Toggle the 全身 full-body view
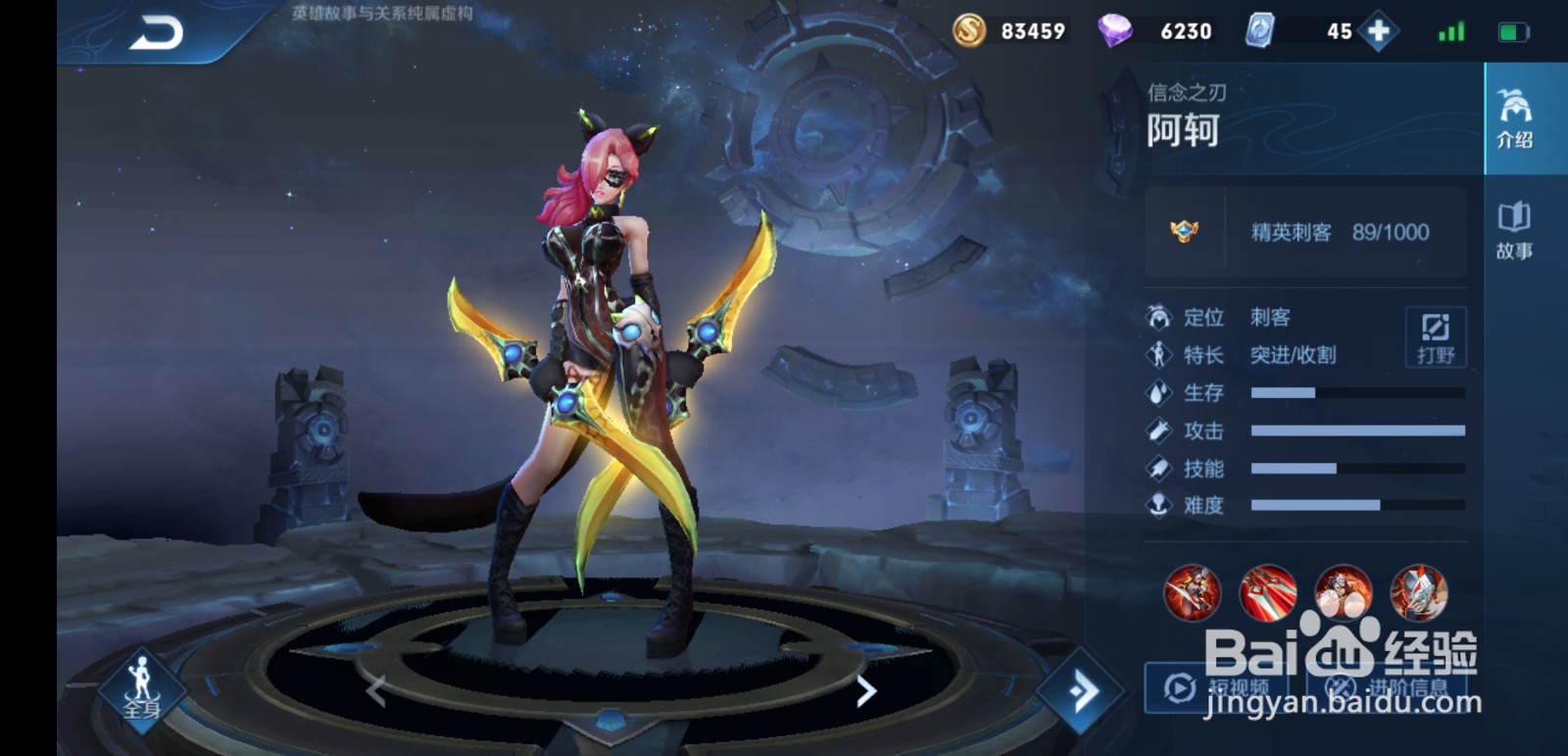The height and width of the screenshot is (756, 1568). click(142, 686)
